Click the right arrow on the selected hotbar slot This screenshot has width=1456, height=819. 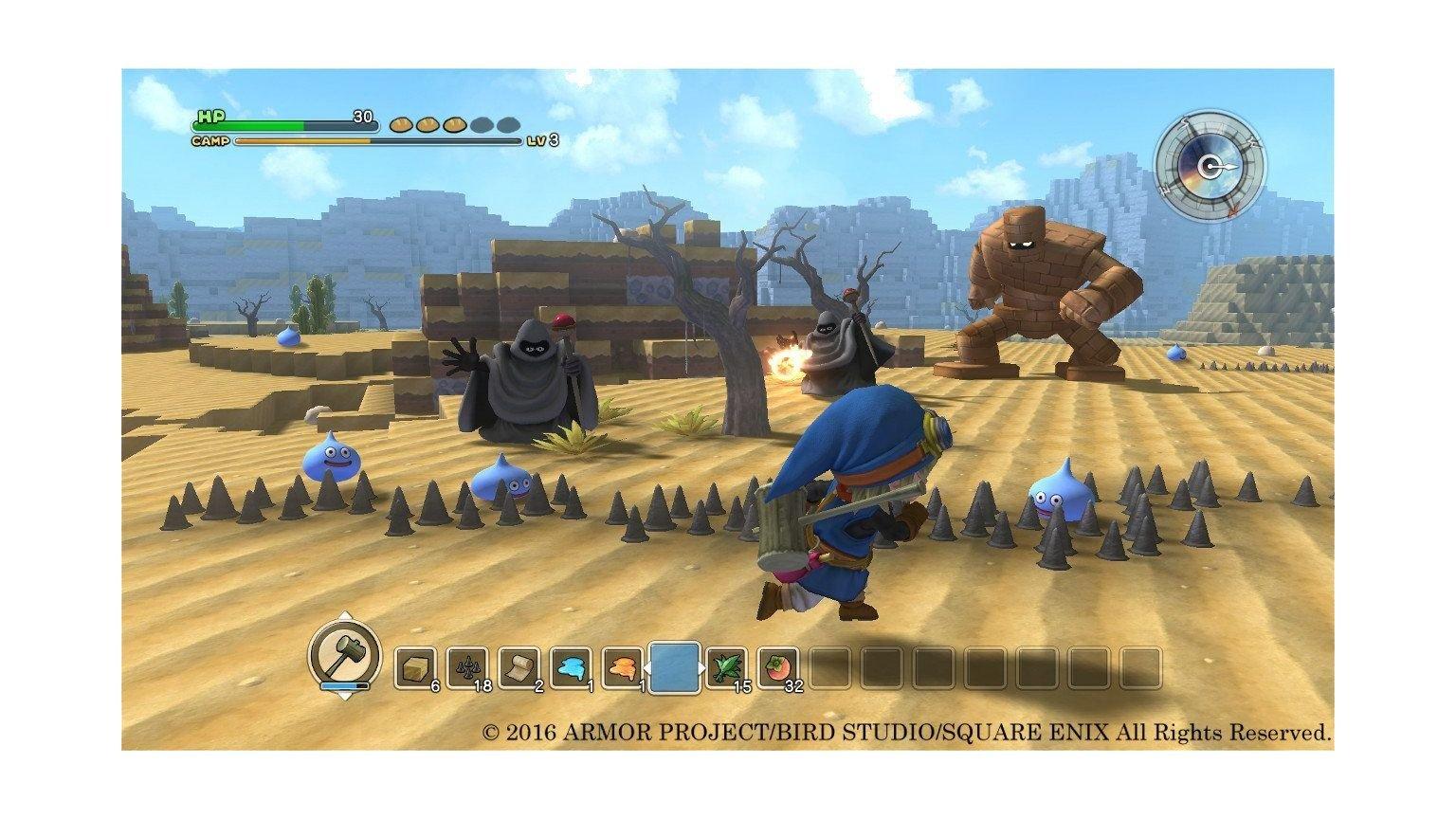pos(702,667)
